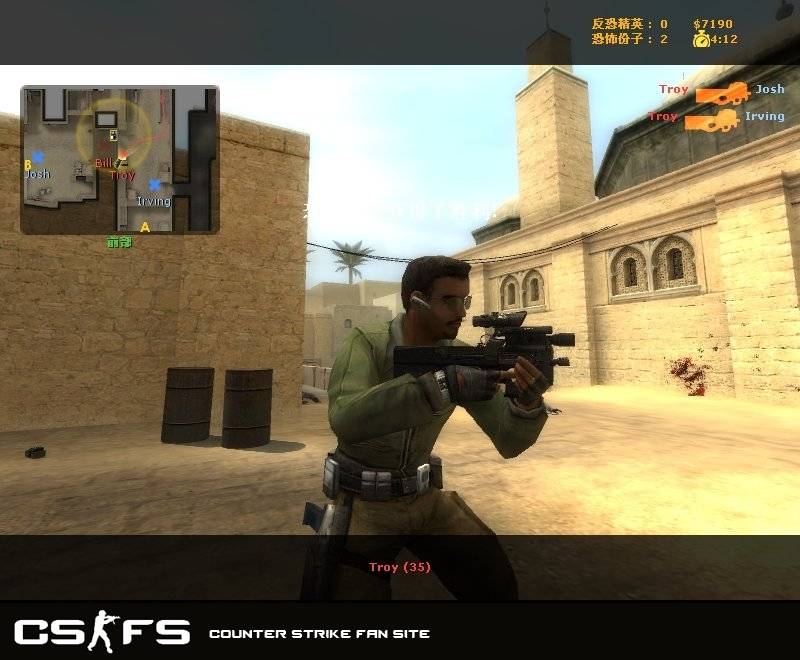This screenshot has height=660, width=800.
Task: Click the bomb site B label on minimap
Action: [x=28, y=164]
